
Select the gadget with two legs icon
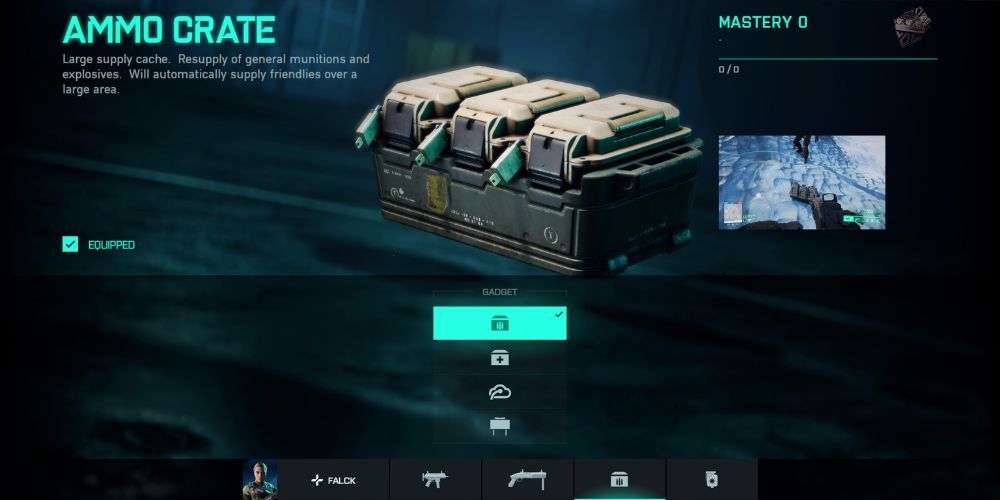tap(500, 426)
